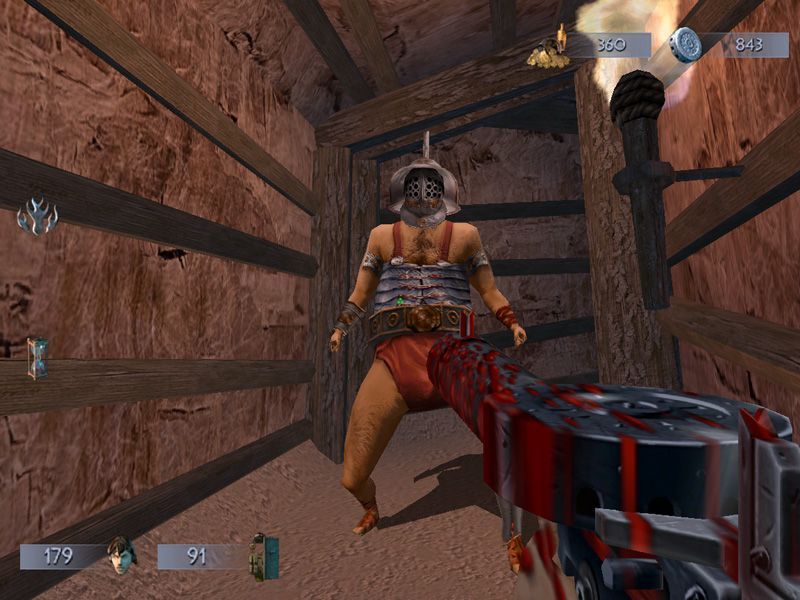
Task: Click the silver flame power icon
Action: click(38, 217)
